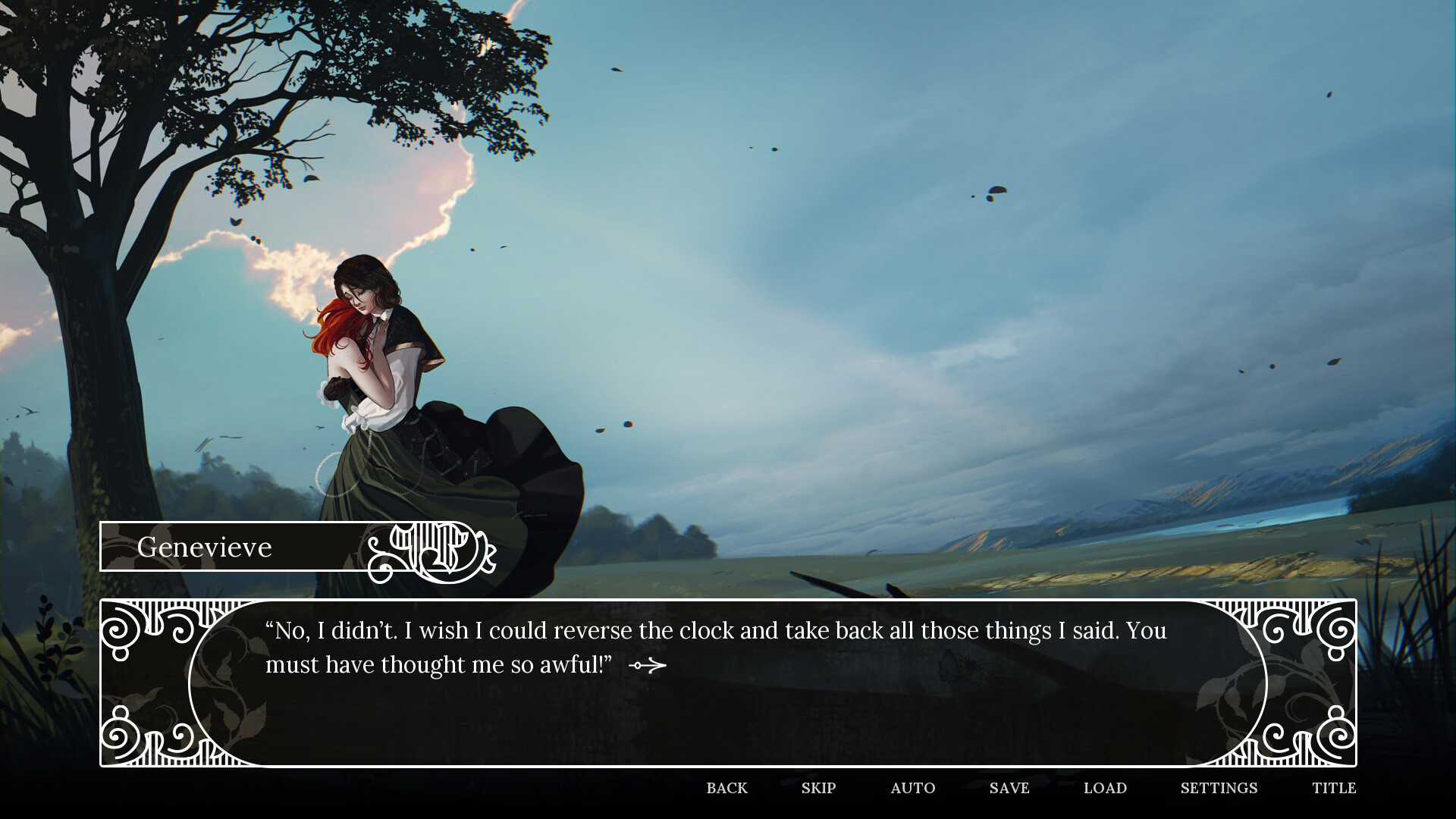
Task: Advance dialogue via the arrow indicator
Action: click(648, 666)
